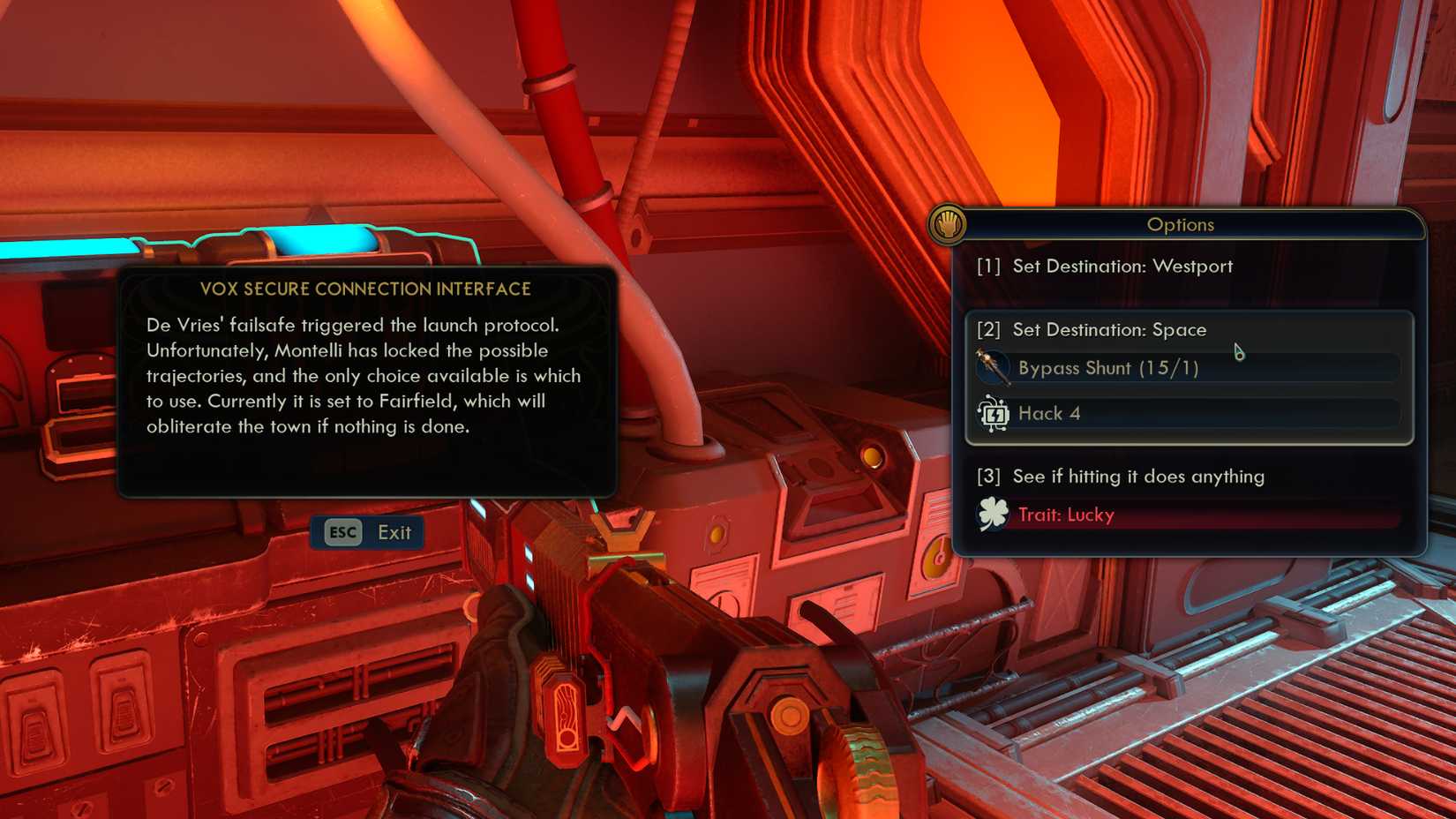The image size is (1456, 819).
Task: Click the gold hand emblem on the Options panel
Action: (x=949, y=224)
